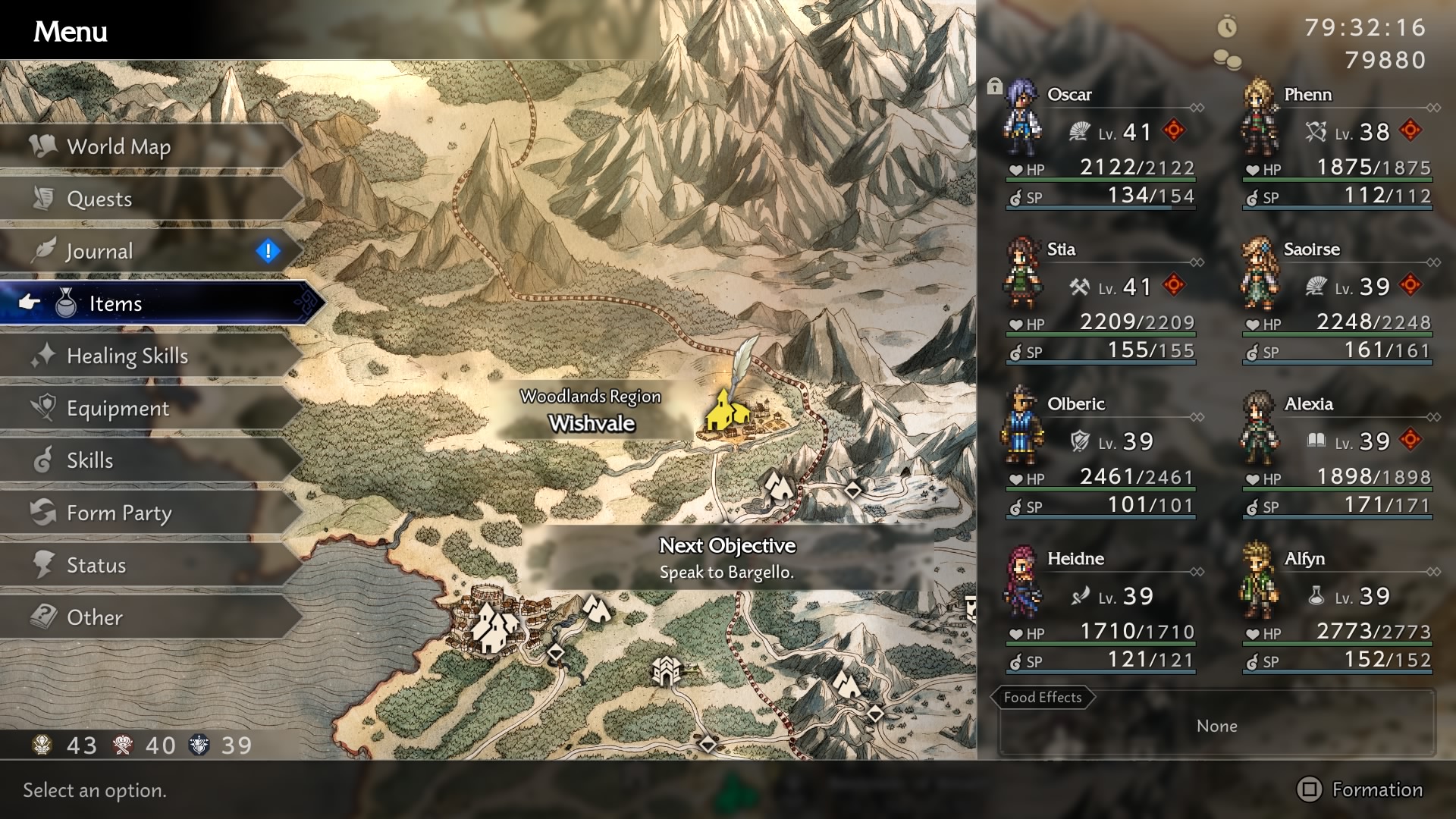Pick Alfyn in the party list
This screenshot has height=819, width=1456.
pyautogui.click(x=1336, y=608)
